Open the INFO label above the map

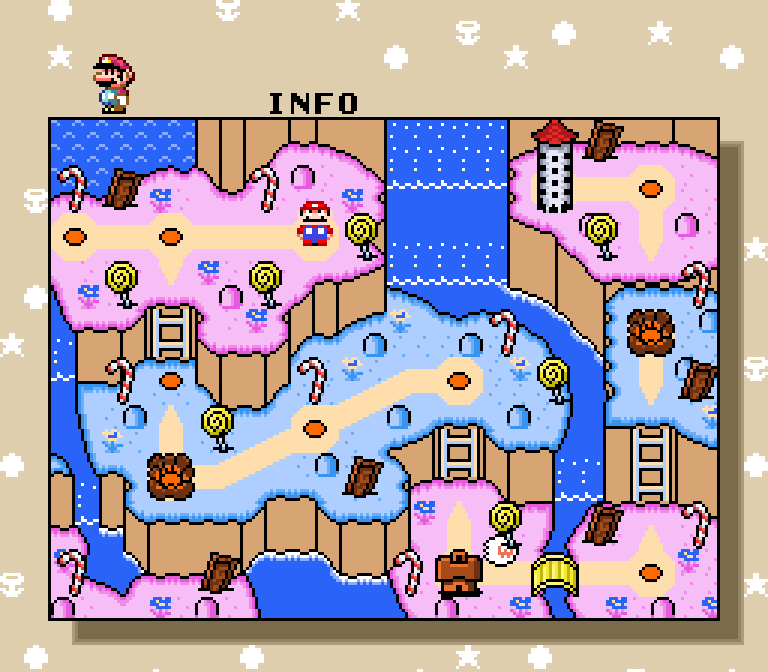(x=313, y=103)
